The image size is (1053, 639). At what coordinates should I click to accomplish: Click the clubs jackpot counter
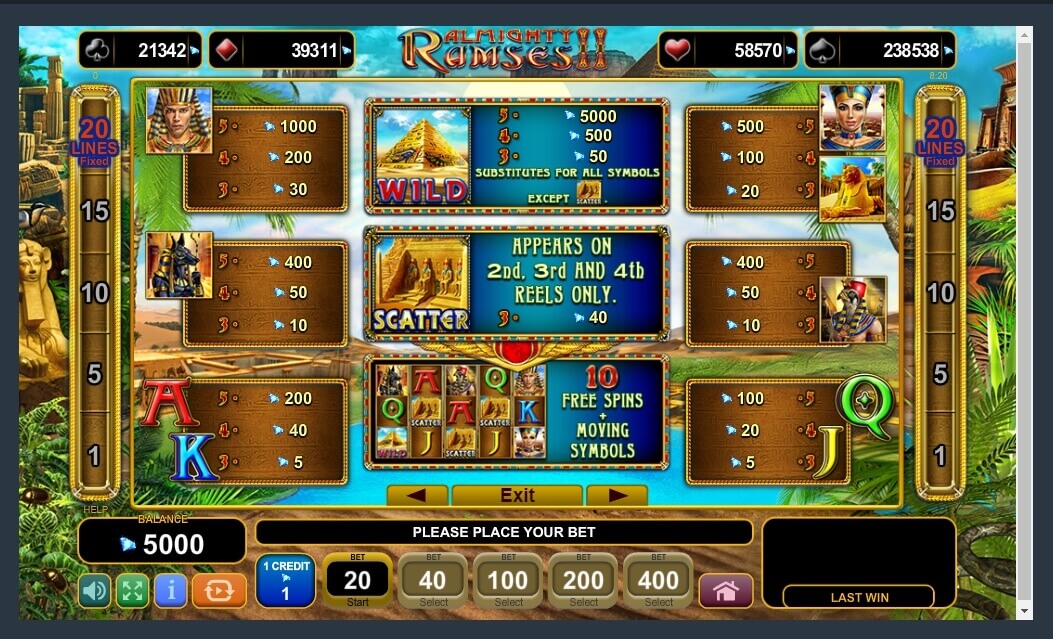click(140, 50)
